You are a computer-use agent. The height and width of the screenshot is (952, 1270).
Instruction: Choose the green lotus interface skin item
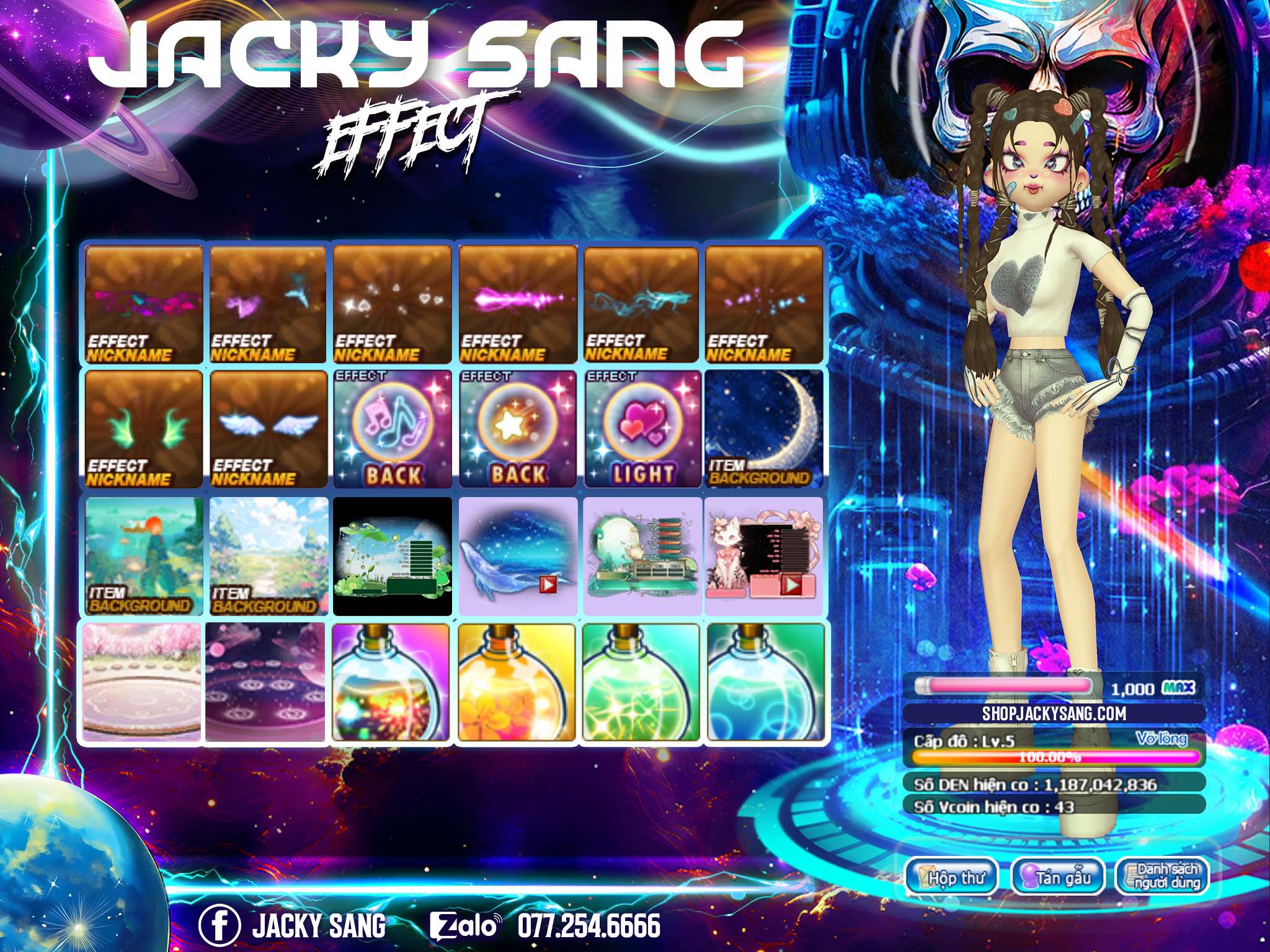(x=393, y=556)
